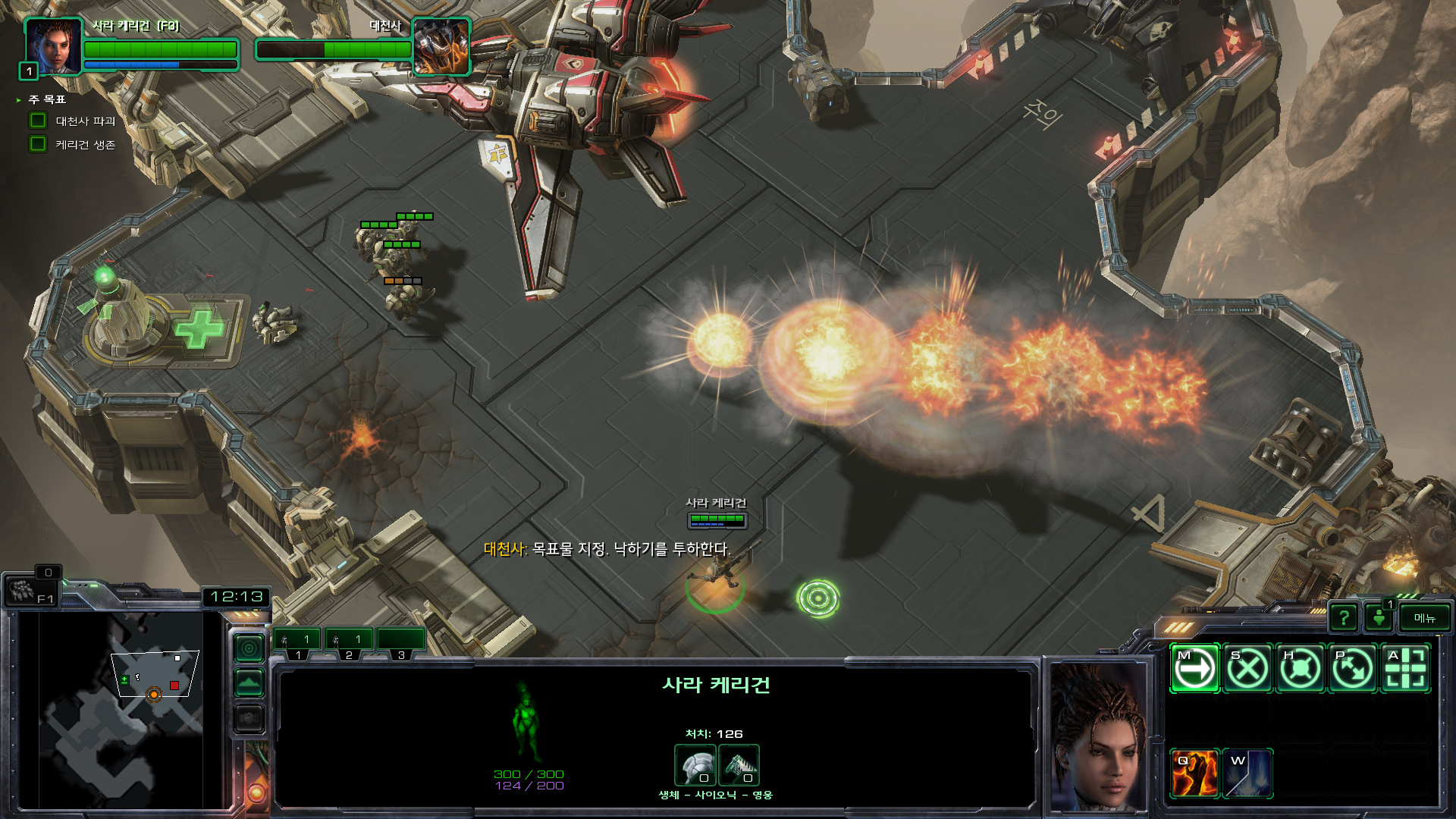Issue the Stop command

click(1247, 669)
